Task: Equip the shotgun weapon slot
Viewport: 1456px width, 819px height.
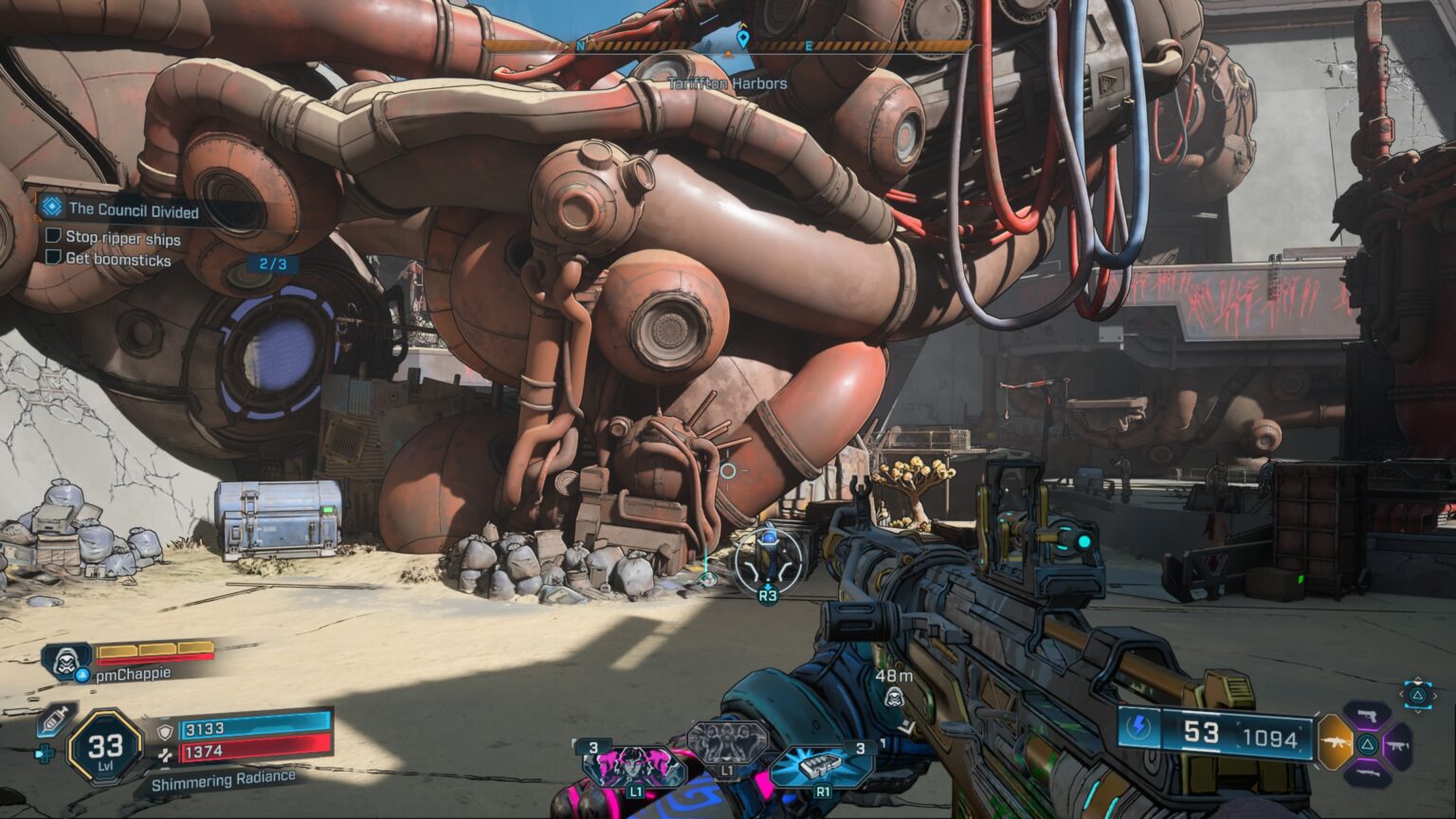Action: pyautogui.click(x=1368, y=774)
